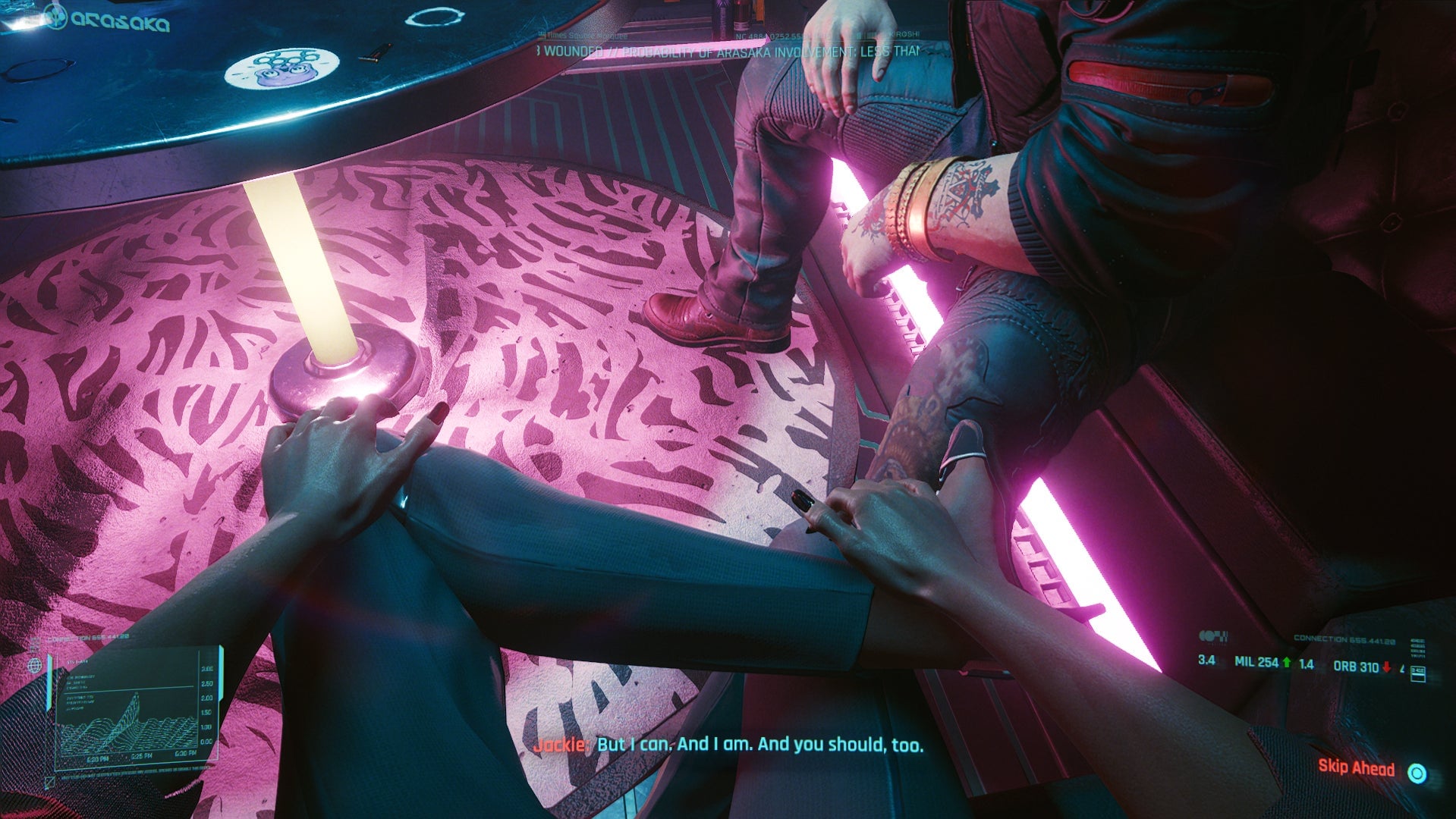Click the red down arrow beside ORB 310

tap(1387, 667)
